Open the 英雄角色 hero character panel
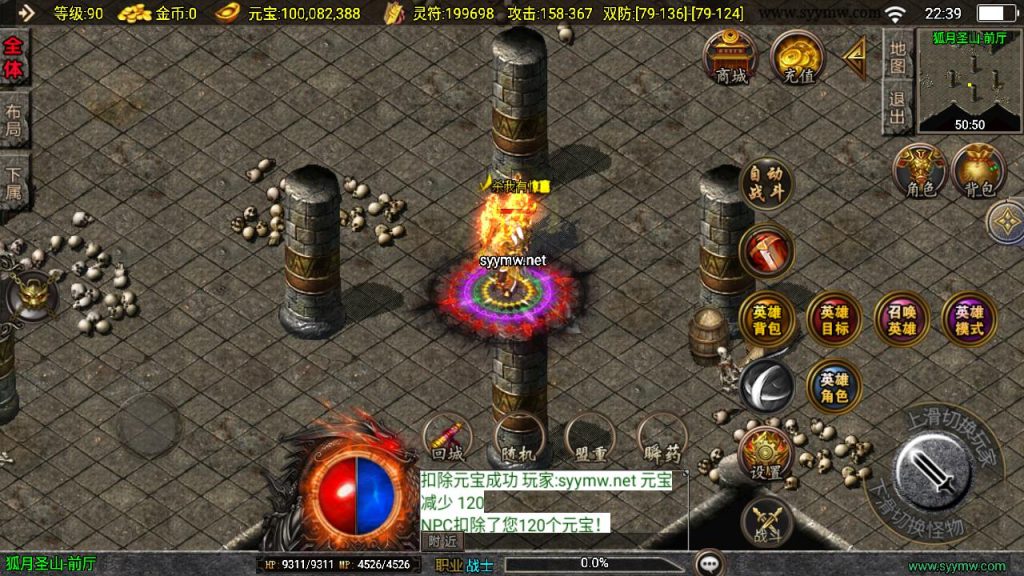 pyautogui.click(x=834, y=387)
